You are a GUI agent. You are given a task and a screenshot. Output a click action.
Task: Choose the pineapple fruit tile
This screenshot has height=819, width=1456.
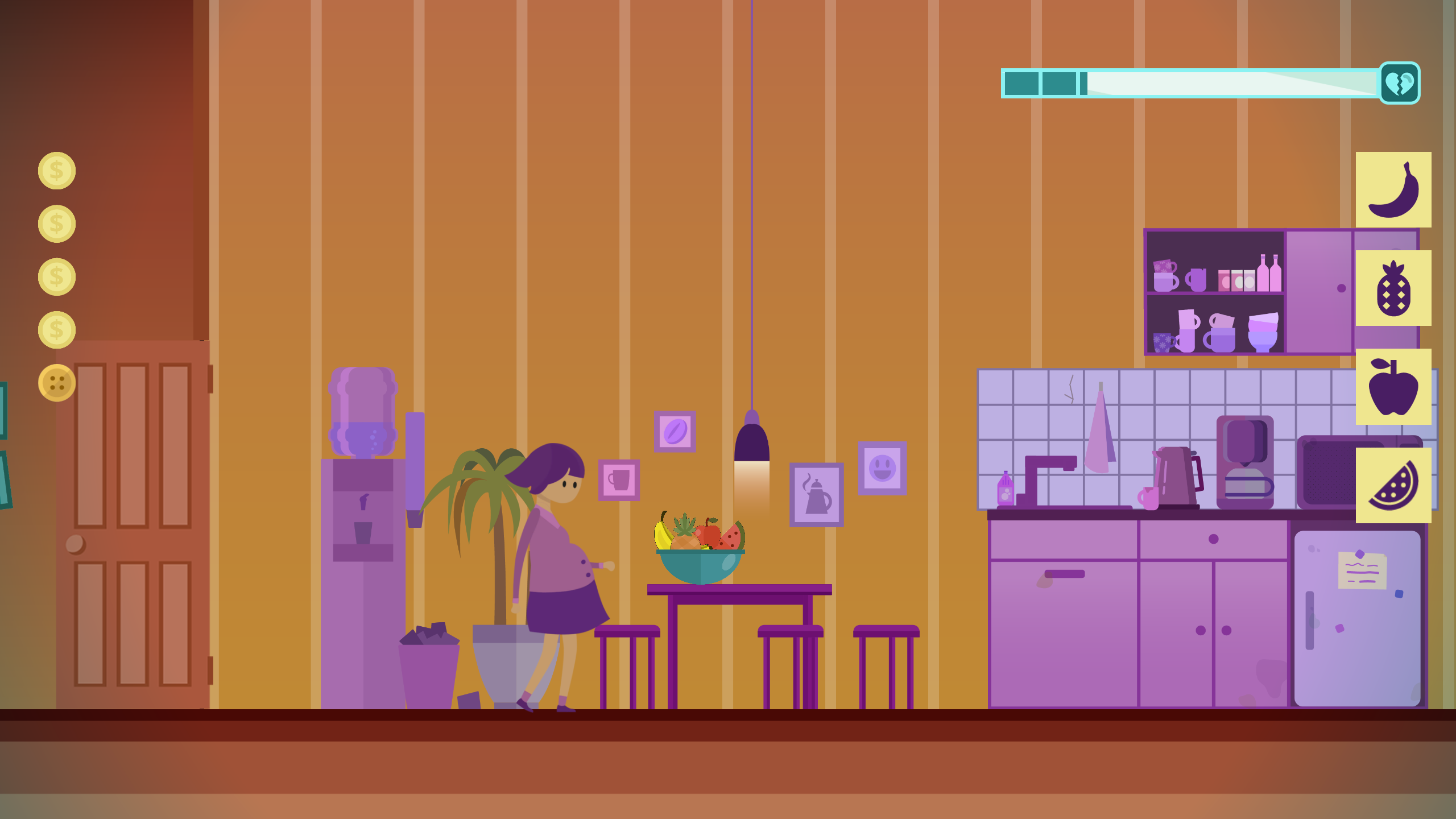coord(1393,288)
